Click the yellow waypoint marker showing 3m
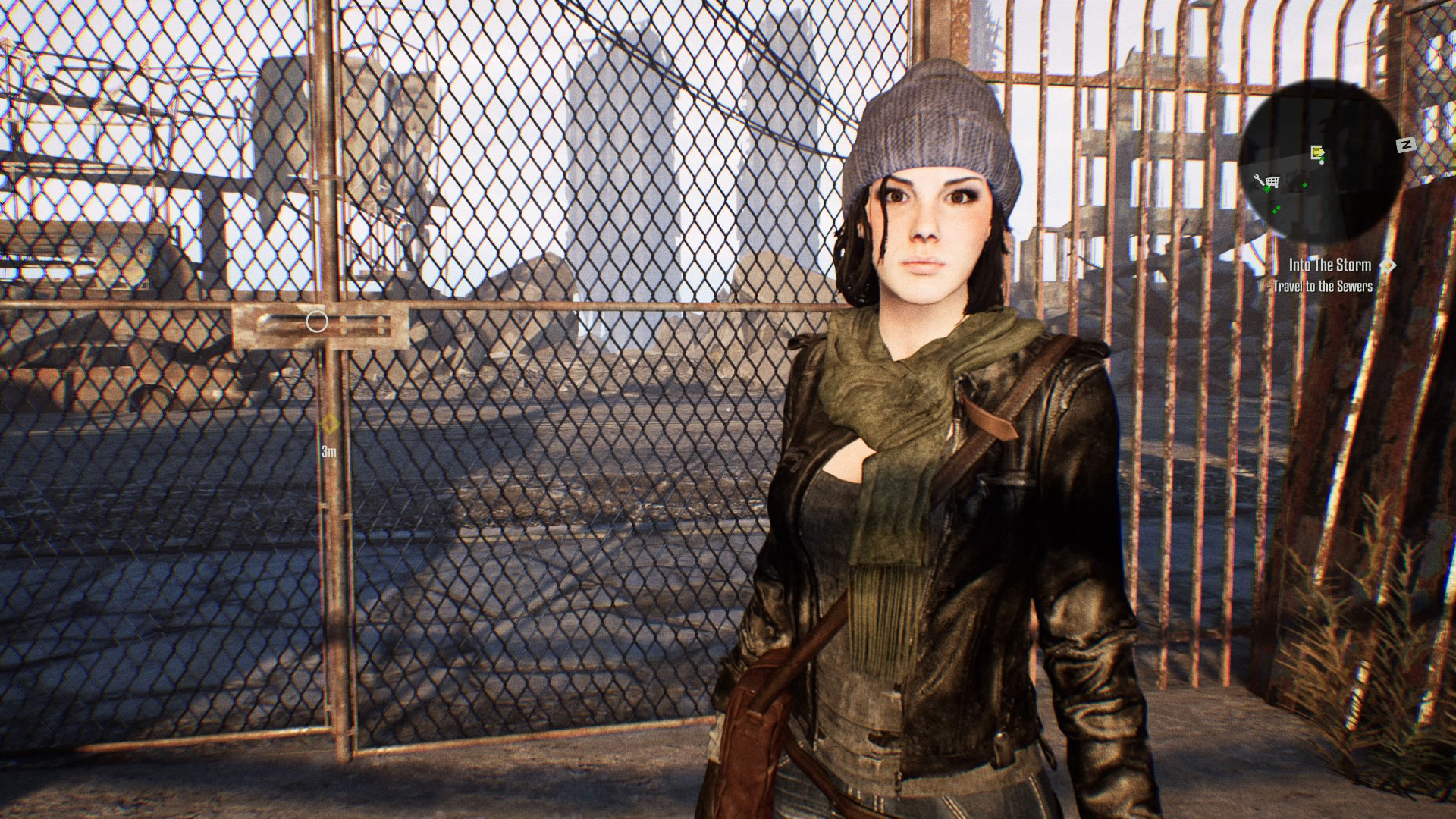1456x819 pixels. 329,424
